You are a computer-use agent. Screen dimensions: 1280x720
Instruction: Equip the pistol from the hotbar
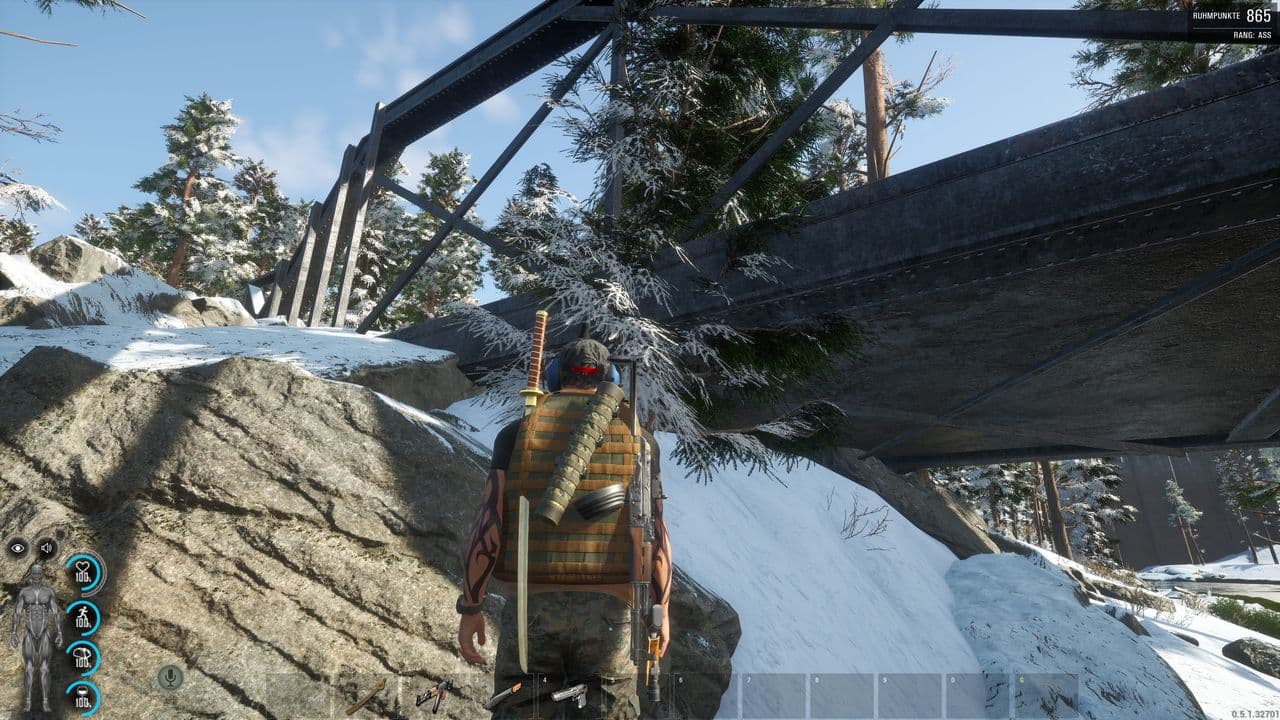[570, 694]
